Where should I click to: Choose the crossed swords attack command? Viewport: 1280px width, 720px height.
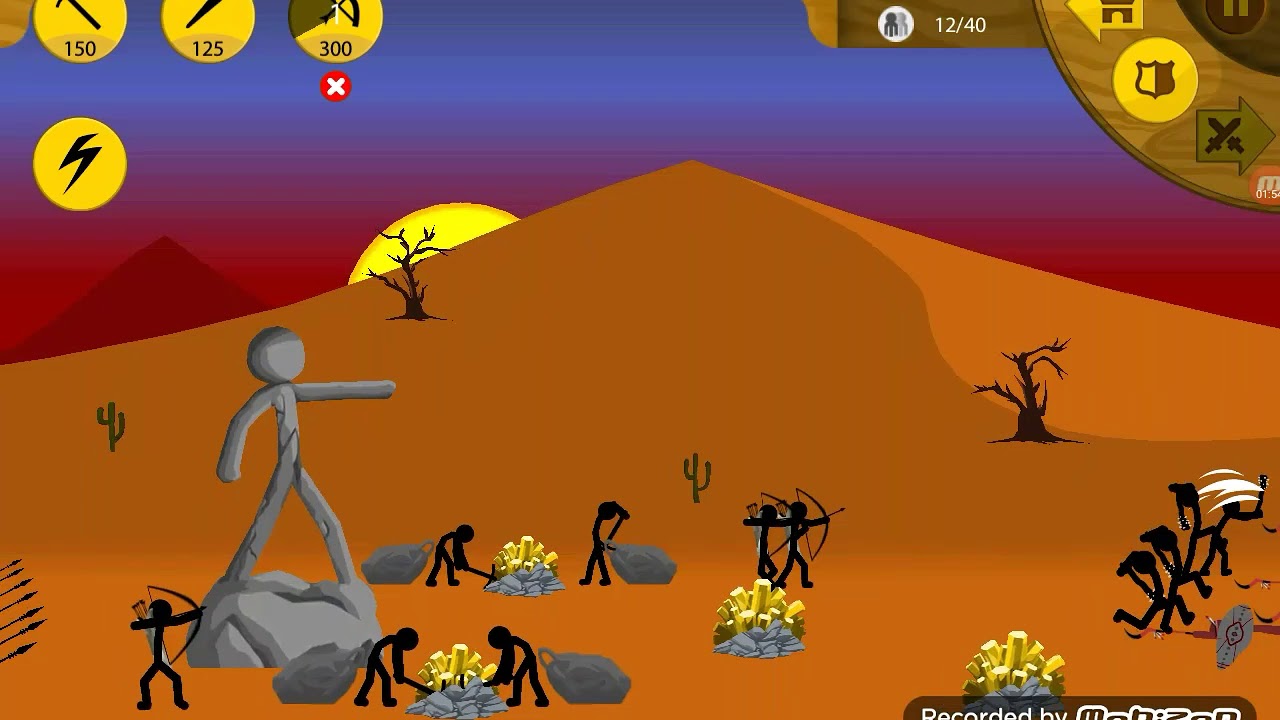pos(1228,137)
